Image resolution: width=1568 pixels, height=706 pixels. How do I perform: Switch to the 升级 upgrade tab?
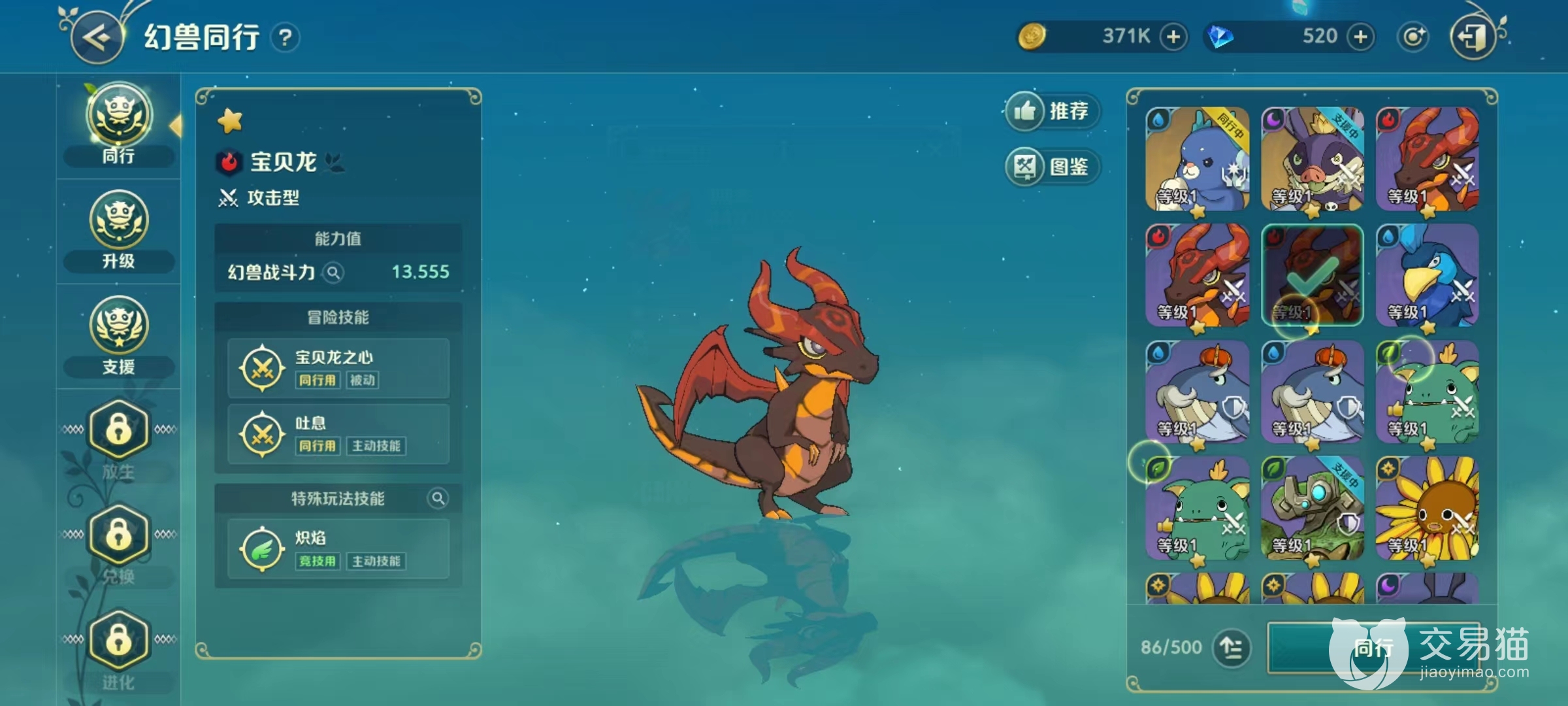click(119, 230)
